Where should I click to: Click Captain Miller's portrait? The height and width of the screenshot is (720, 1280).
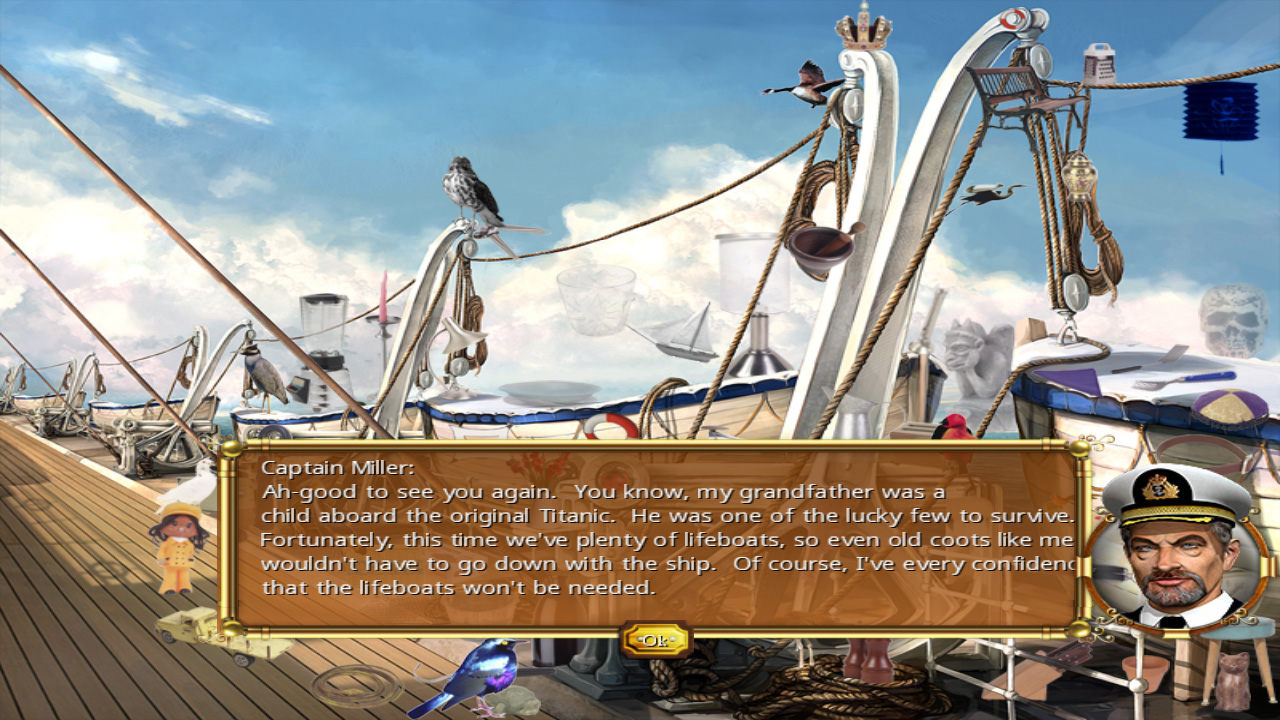pos(1176,555)
